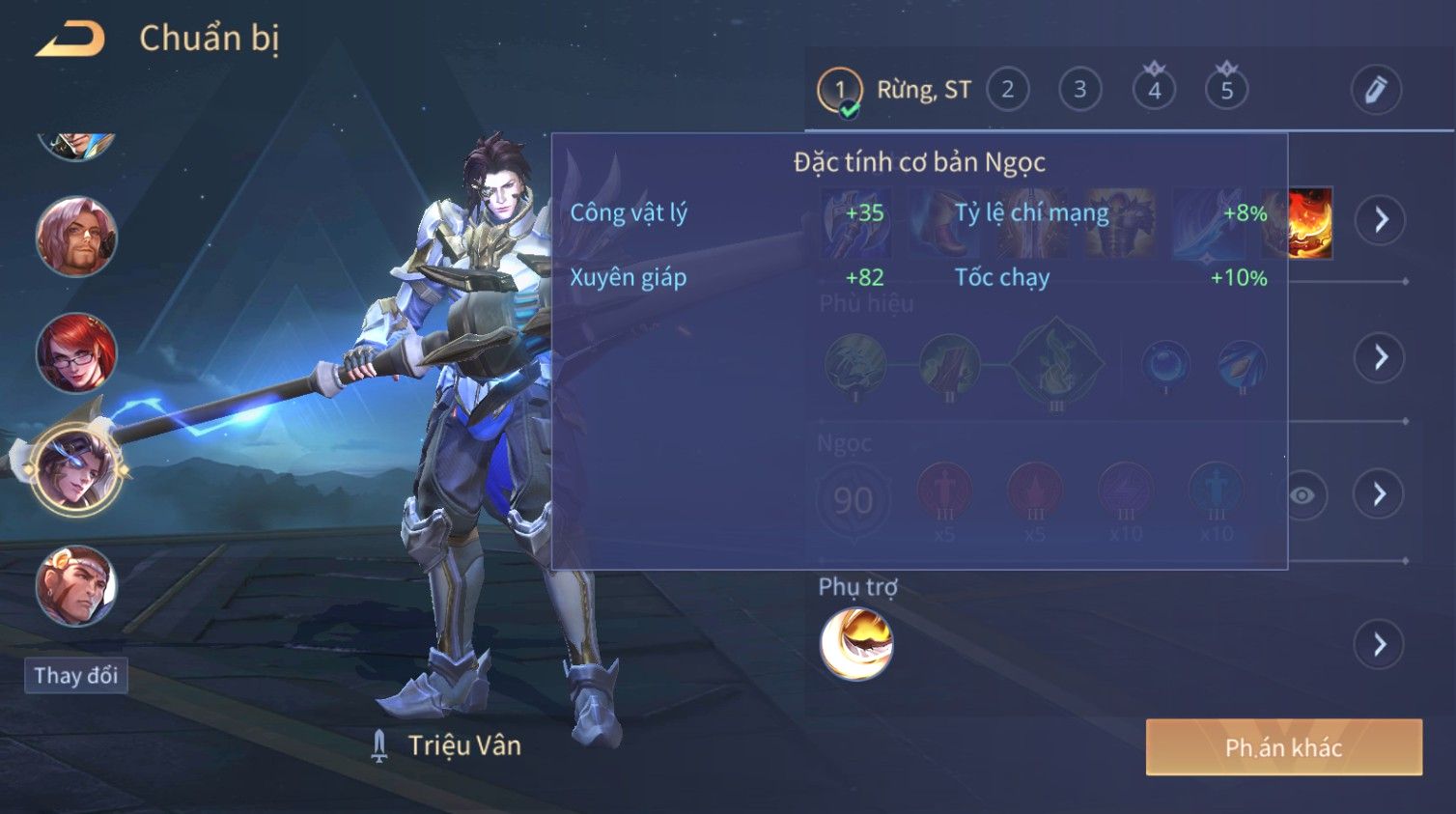The image size is (1456, 814).
Task: Select loadout preset 1 Rừng, ST
Action: 840,91
